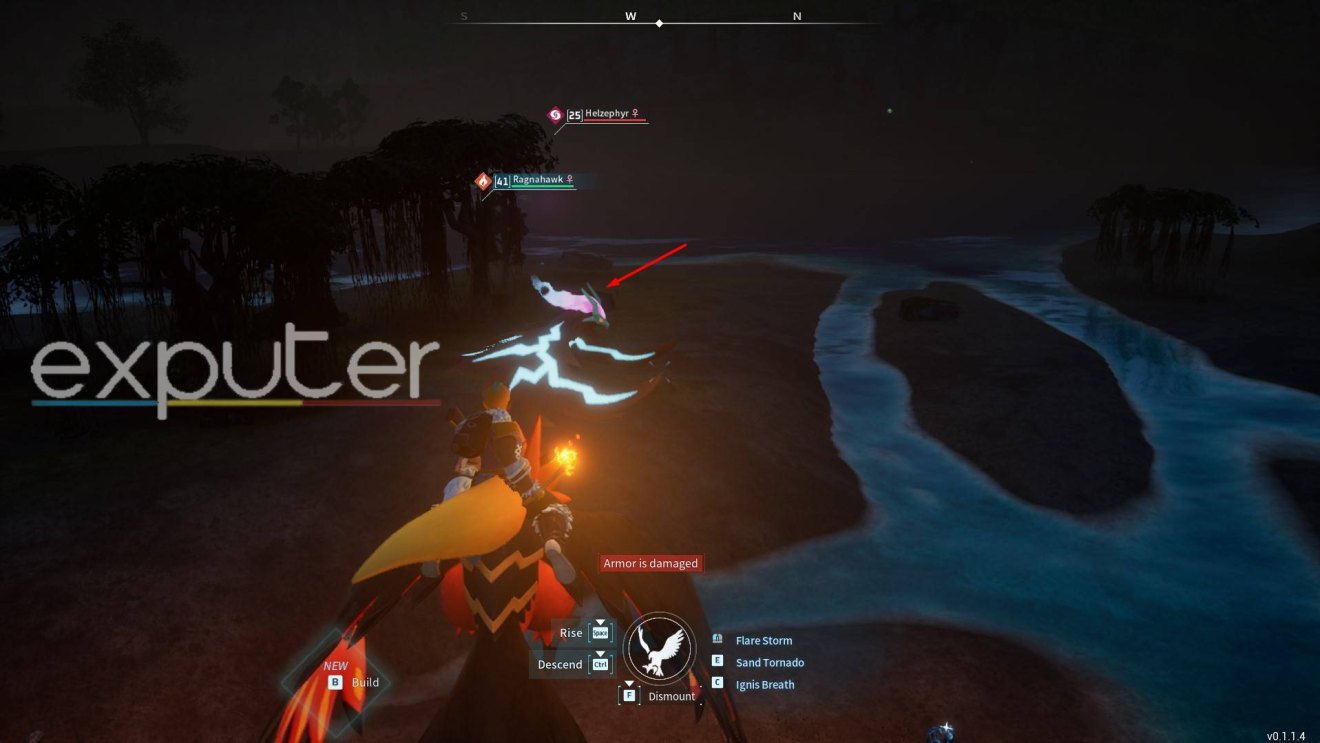Viewport: 1320px width, 743px height.
Task: Choose the Sand Tornado skill
Action: pos(769,663)
